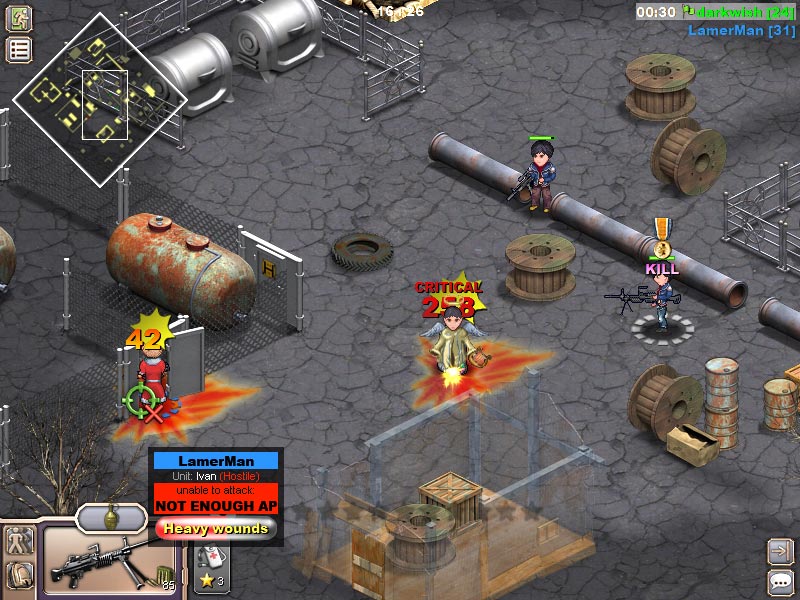This screenshot has height=600, width=800.
Task: Select the grenade slot
Action: click(113, 517)
